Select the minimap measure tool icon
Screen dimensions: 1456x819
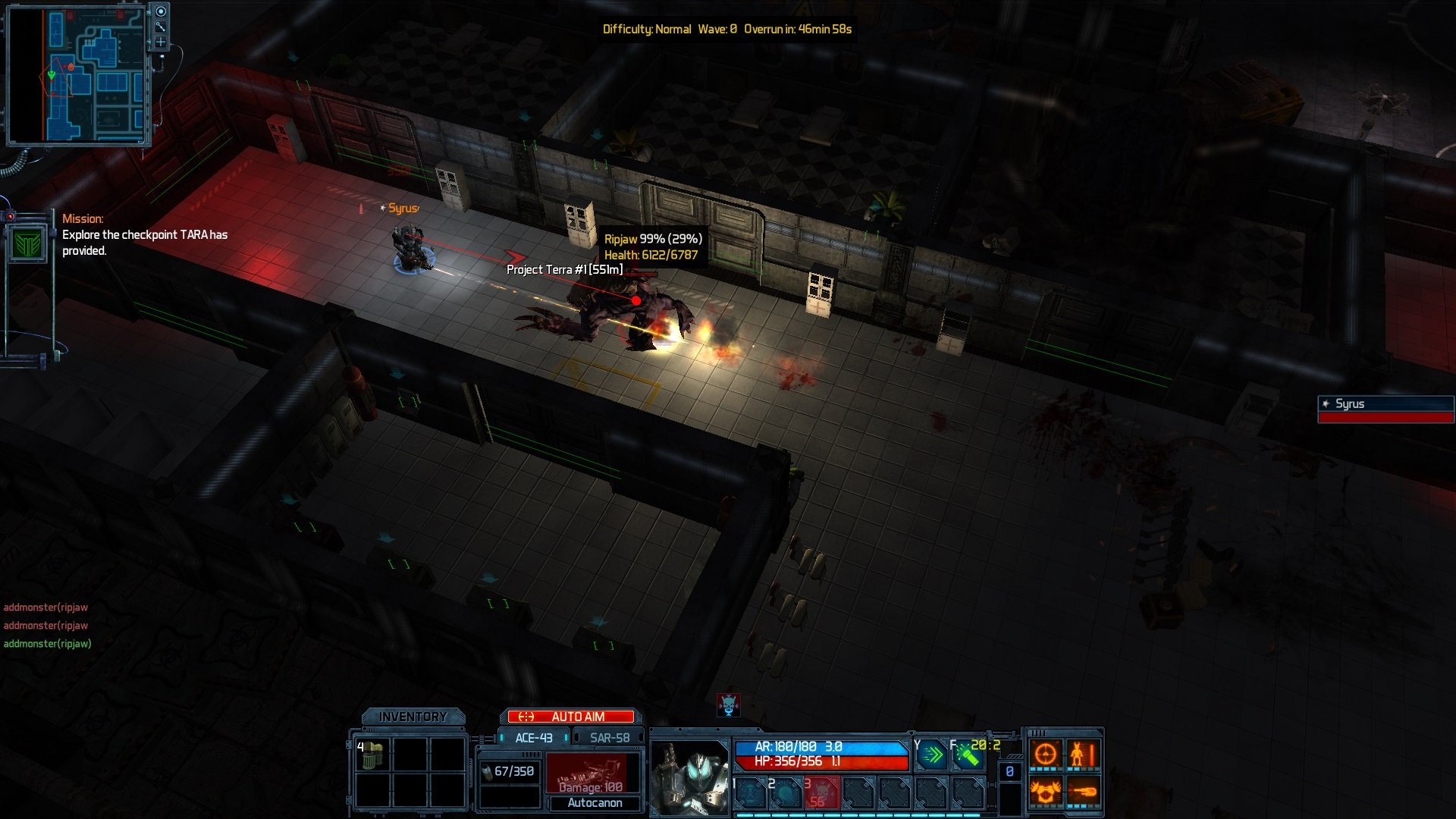(161, 26)
